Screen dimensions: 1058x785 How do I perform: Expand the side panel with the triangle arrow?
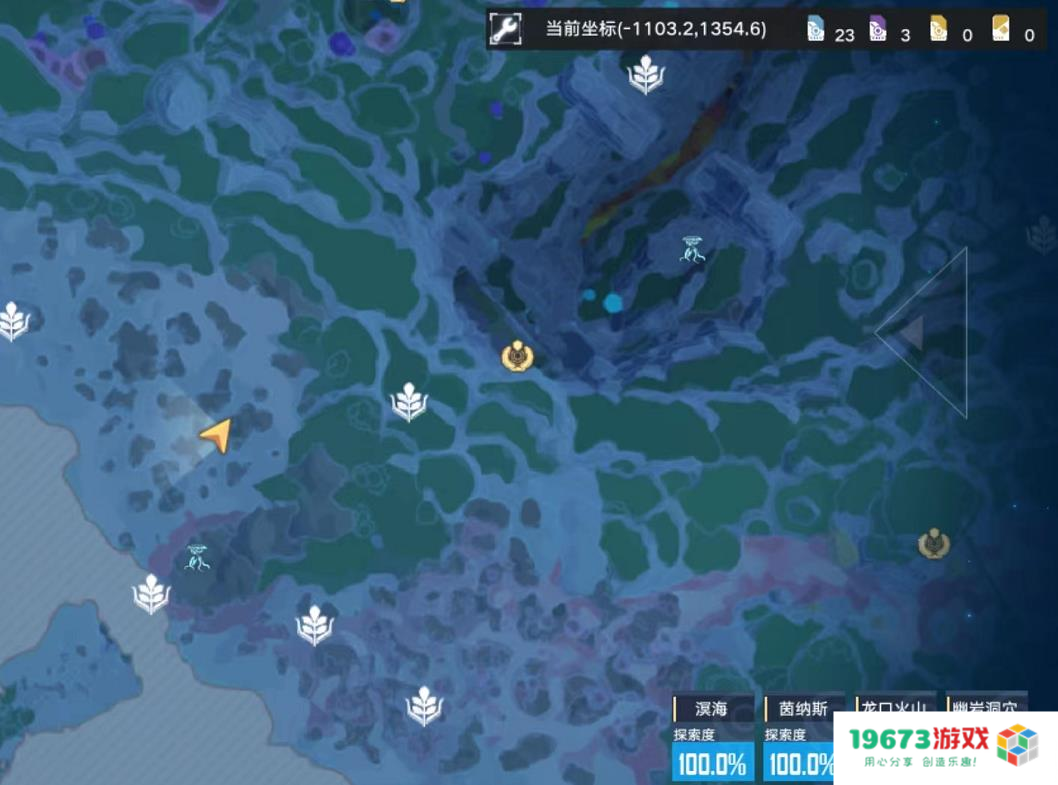pos(911,333)
